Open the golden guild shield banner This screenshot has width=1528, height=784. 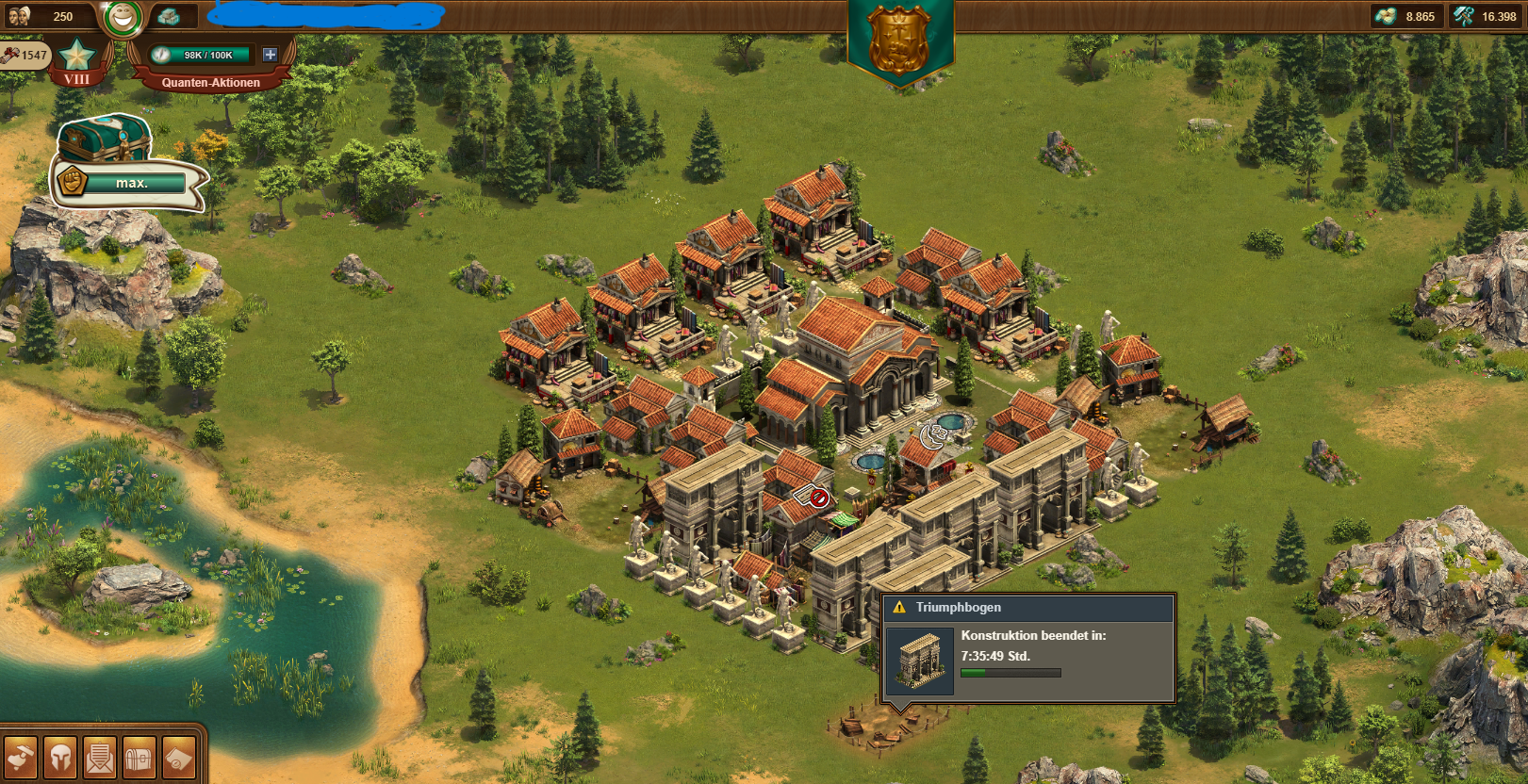[x=898, y=41]
